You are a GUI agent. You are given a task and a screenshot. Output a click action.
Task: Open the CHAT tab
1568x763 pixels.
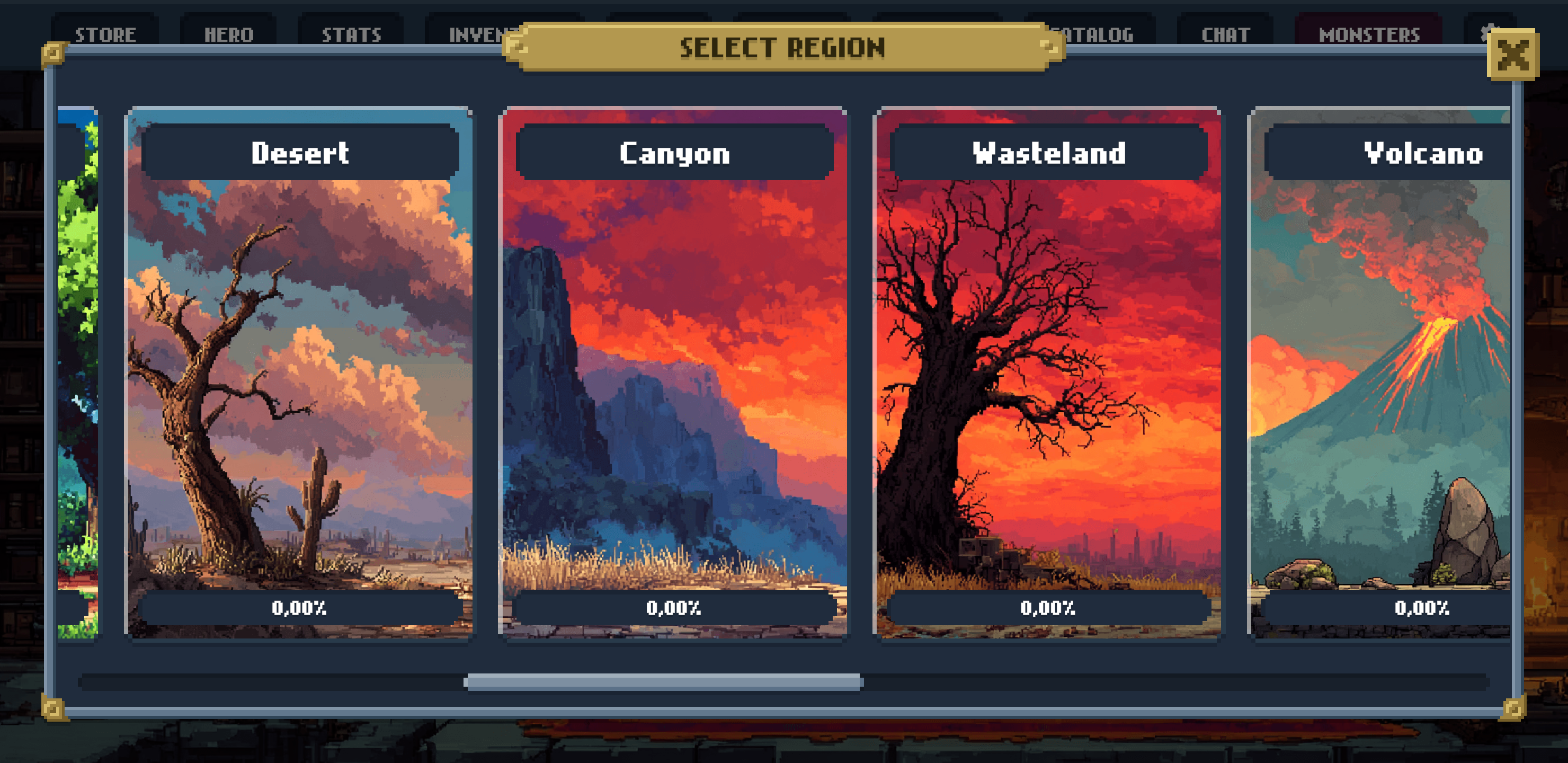click(x=1225, y=35)
